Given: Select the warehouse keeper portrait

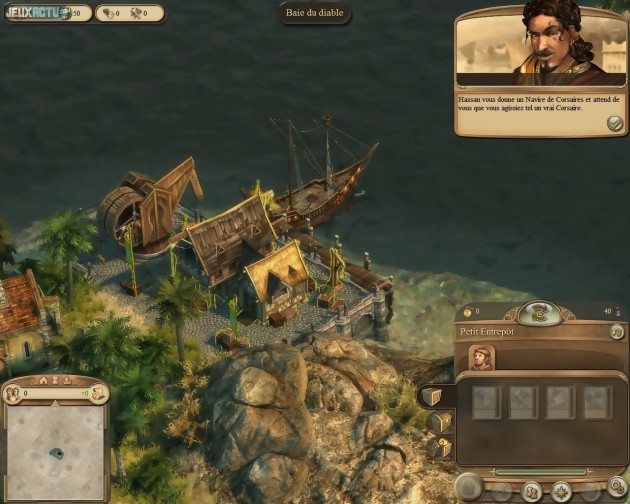Looking at the screenshot, I should [x=482, y=357].
